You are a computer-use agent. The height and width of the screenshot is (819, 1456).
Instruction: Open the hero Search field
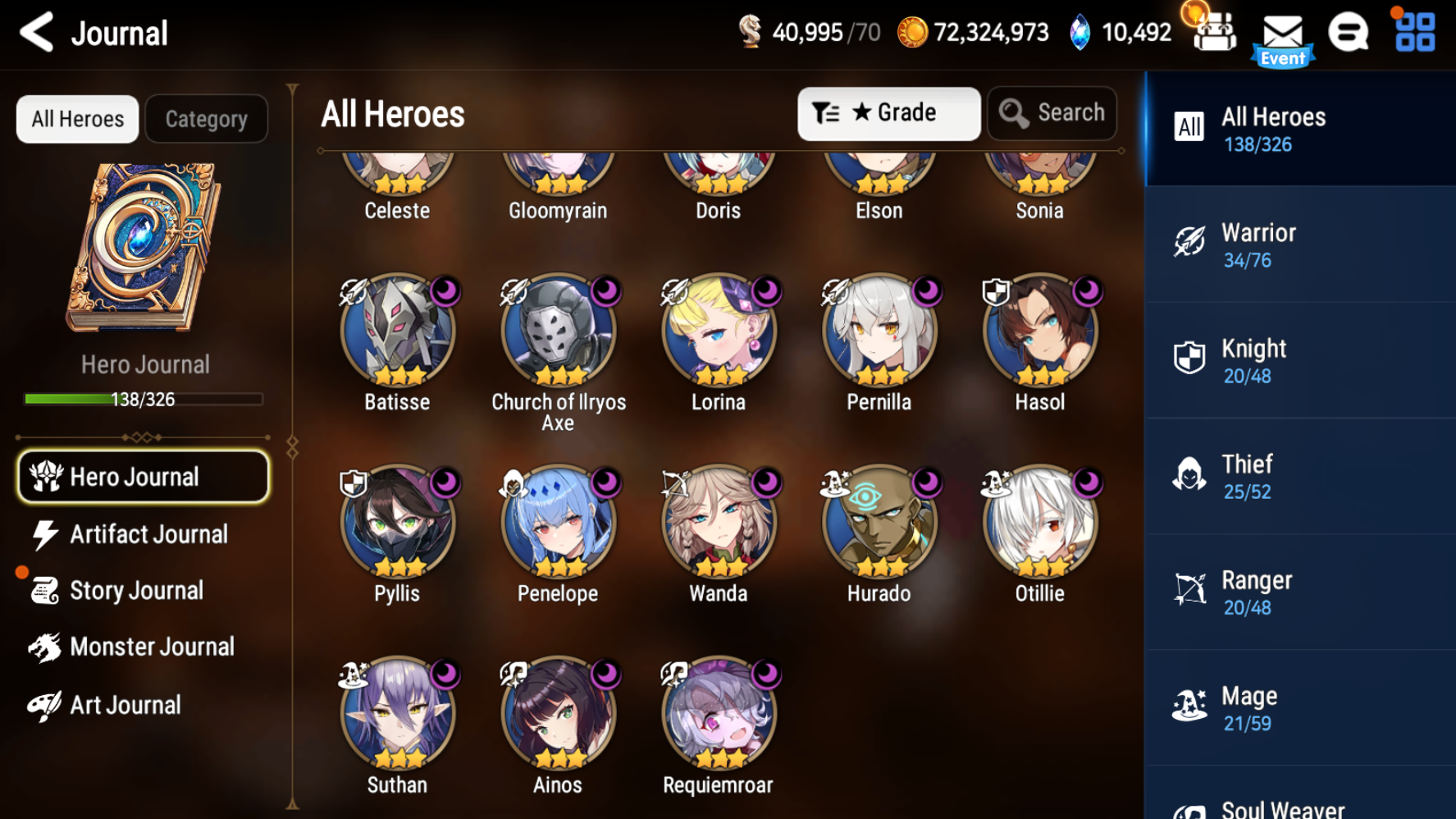tap(1052, 113)
